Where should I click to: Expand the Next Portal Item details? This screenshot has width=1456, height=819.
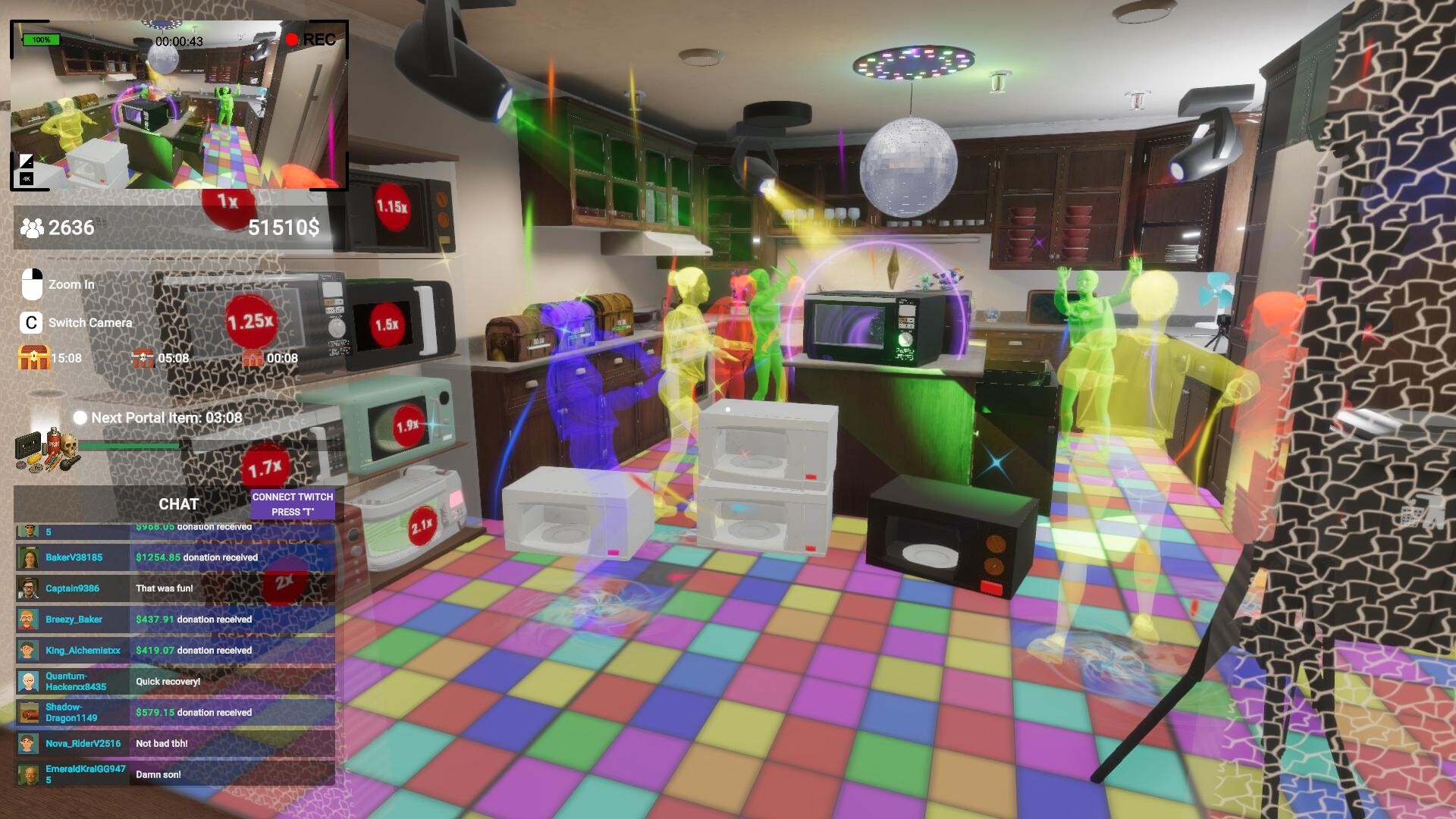point(159,416)
